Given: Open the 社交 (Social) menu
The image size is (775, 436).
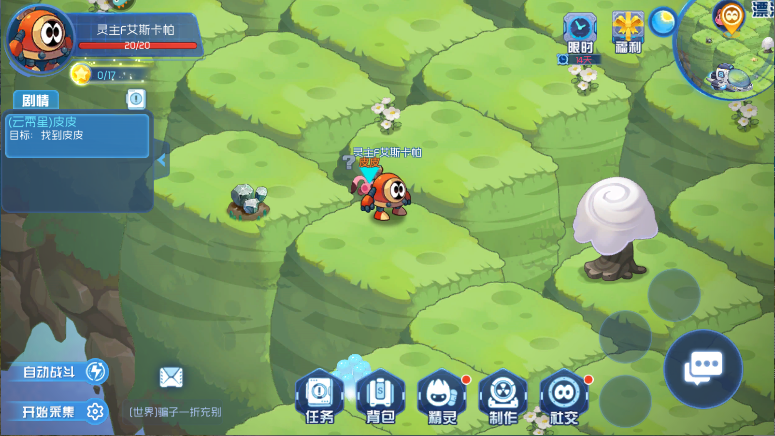Looking at the screenshot, I should click(564, 397).
